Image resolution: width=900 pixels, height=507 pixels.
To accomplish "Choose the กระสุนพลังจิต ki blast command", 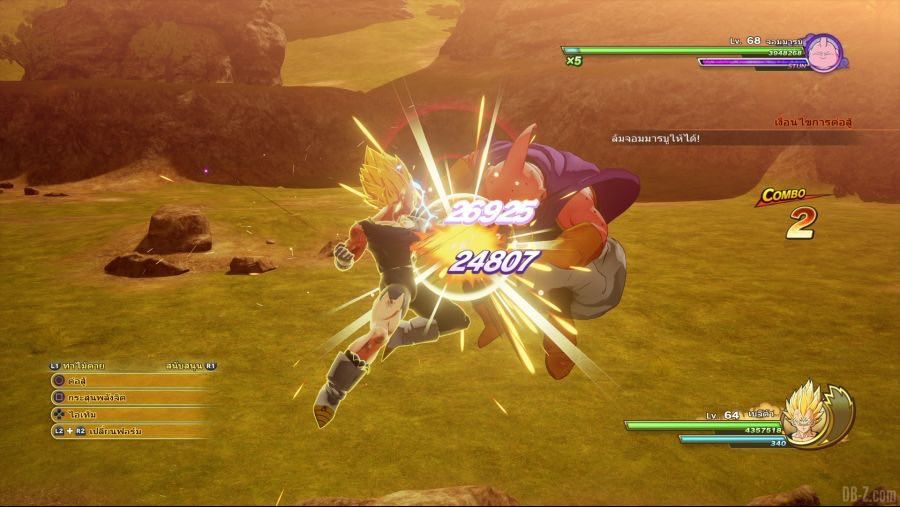I will click(120, 397).
